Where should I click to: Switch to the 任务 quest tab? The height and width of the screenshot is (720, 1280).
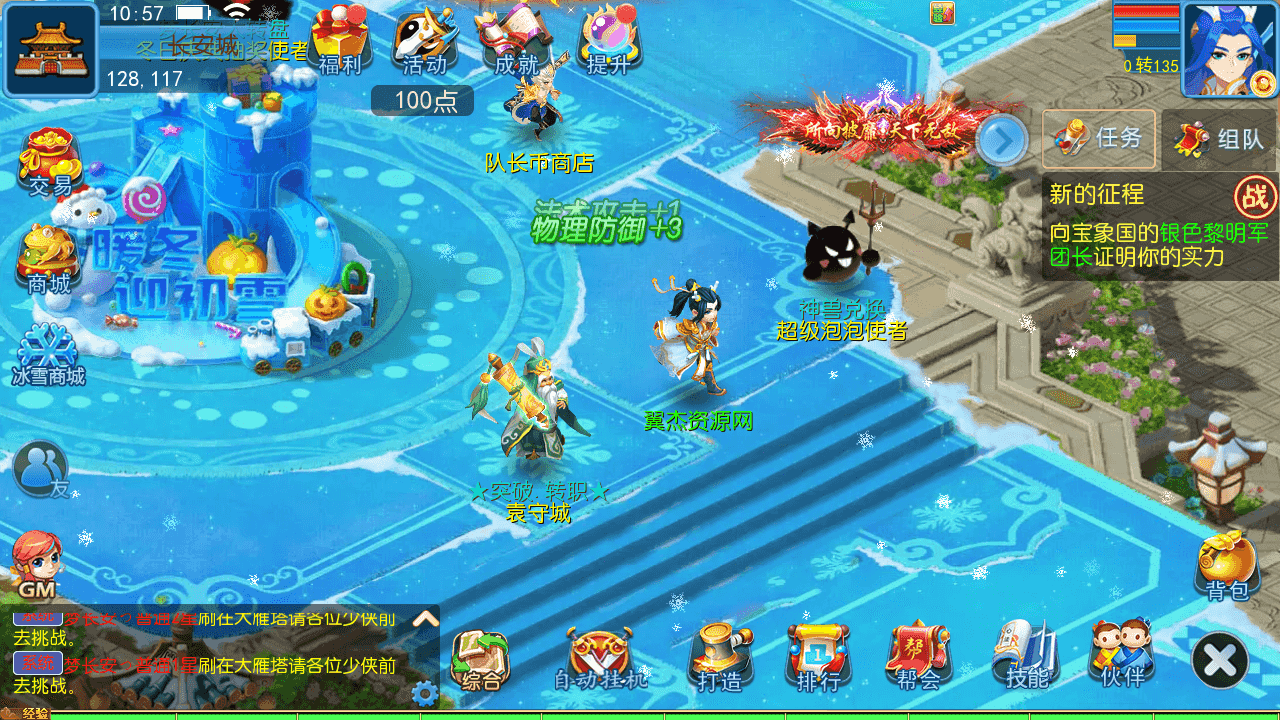tap(1099, 139)
